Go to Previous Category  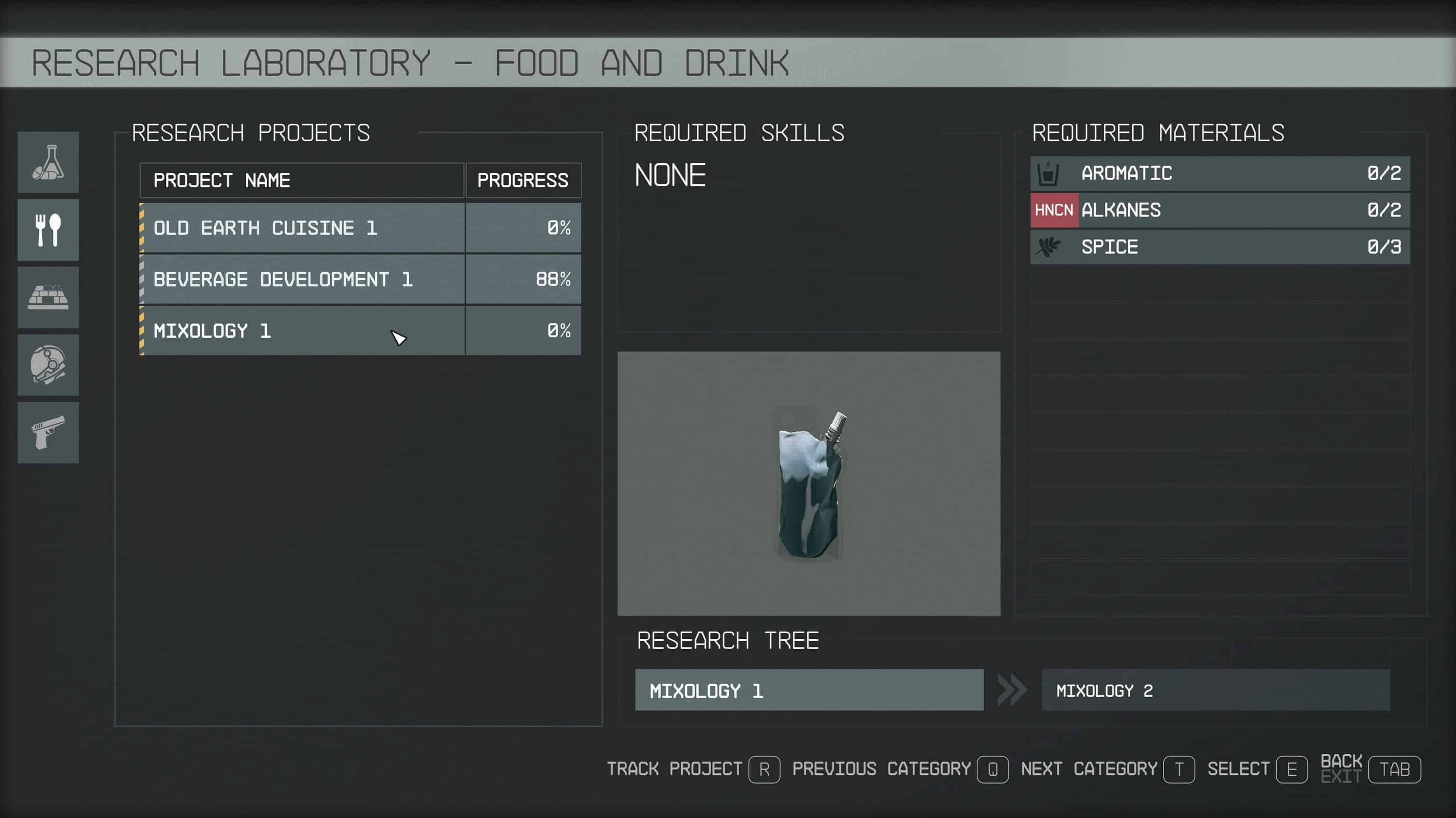coord(900,770)
